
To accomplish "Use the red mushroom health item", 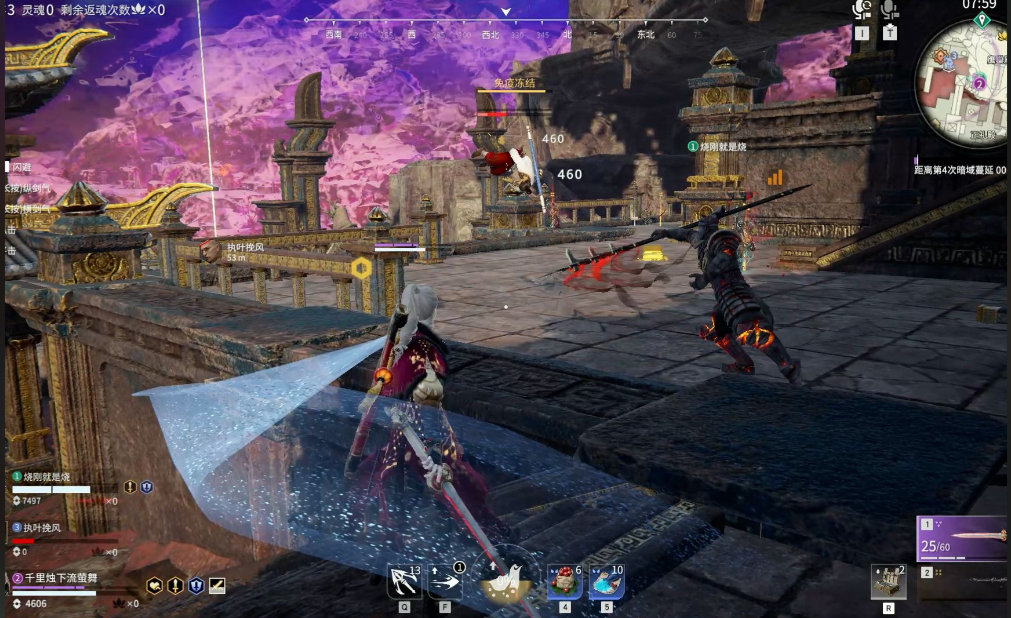I will pyautogui.click(x=564, y=581).
